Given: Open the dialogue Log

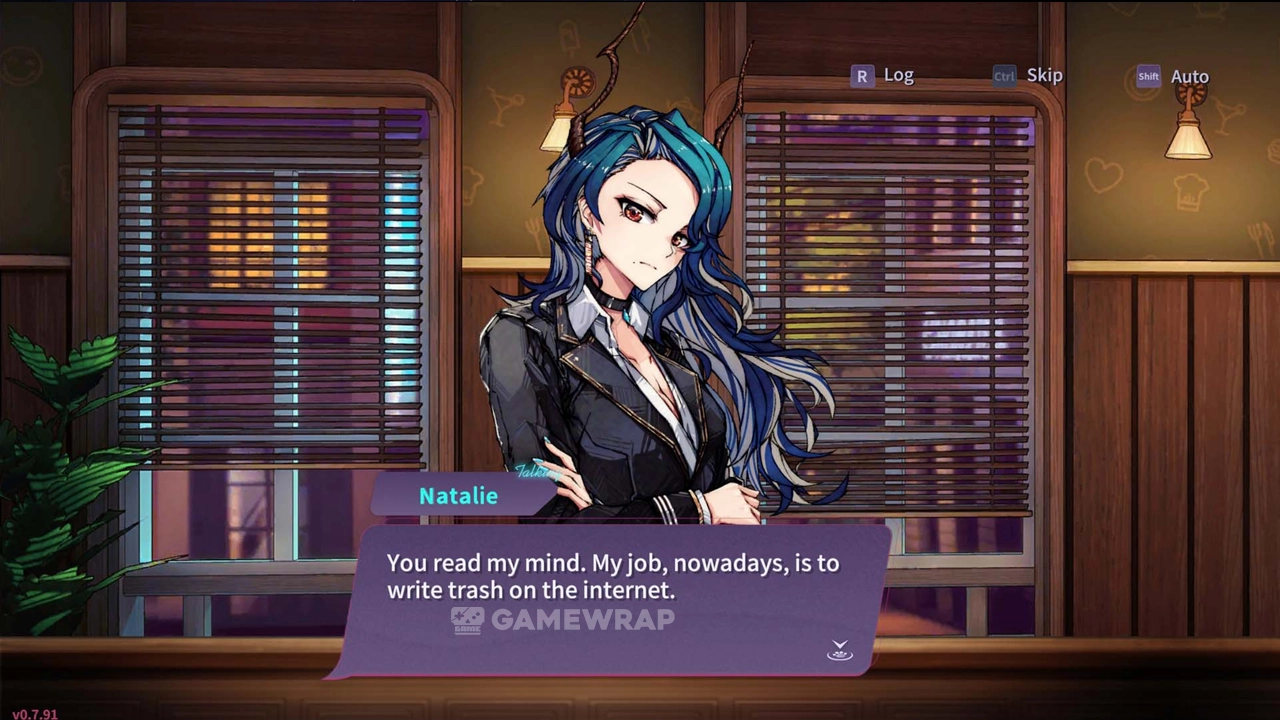Looking at the screenshot, I should (882, 76).
